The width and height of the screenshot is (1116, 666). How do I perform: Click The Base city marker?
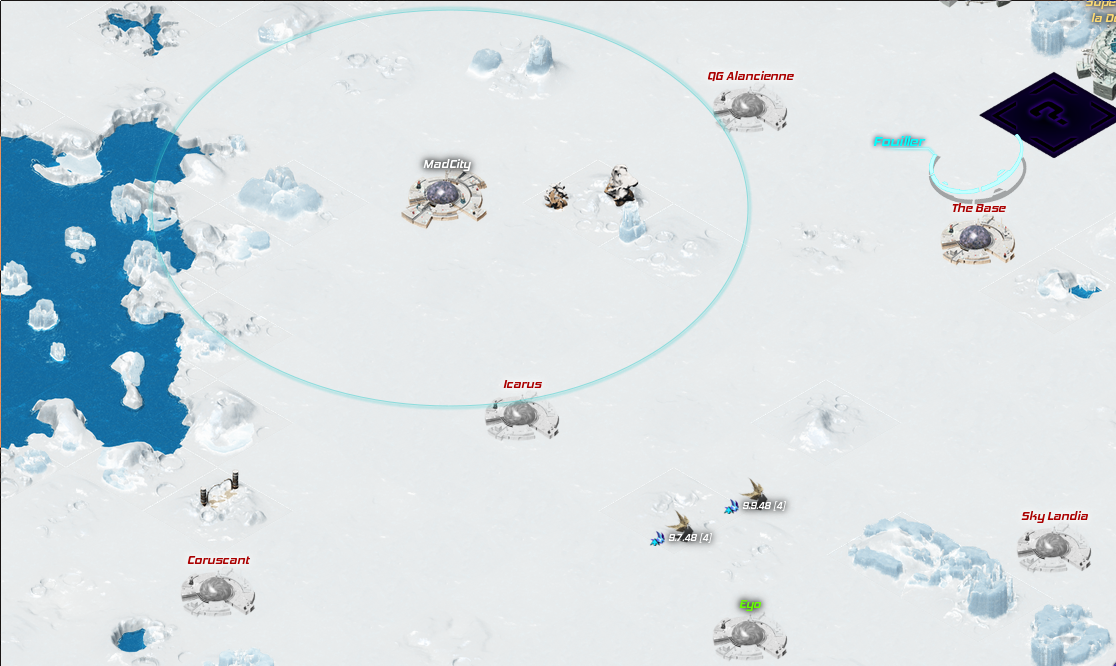coord(977,240)
